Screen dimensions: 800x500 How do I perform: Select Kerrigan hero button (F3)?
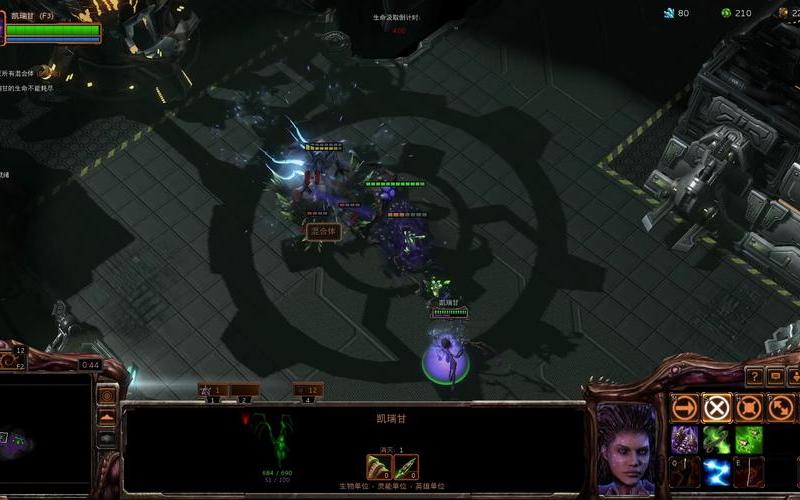[x=52, y=26]
